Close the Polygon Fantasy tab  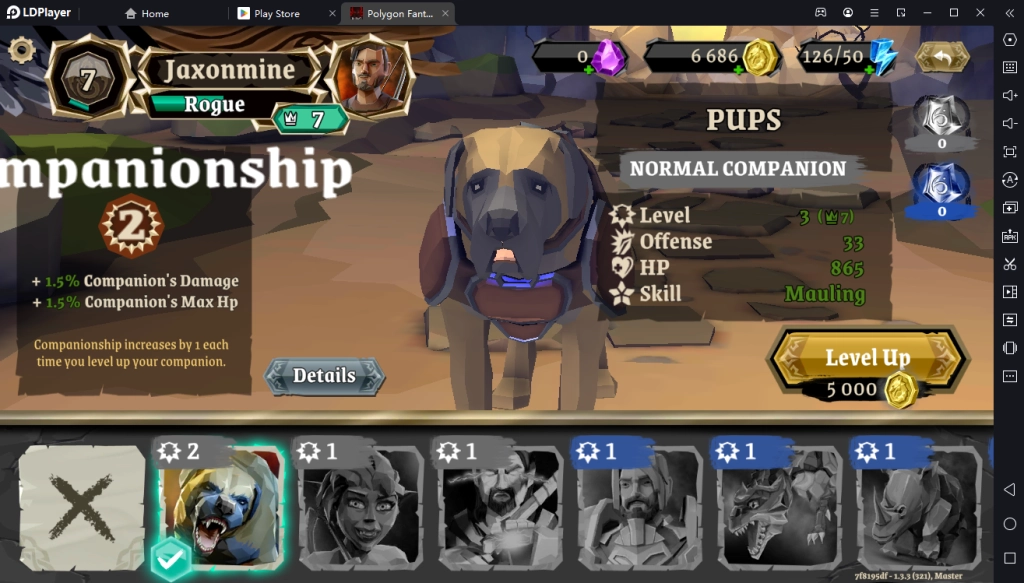tap(446, 14)
